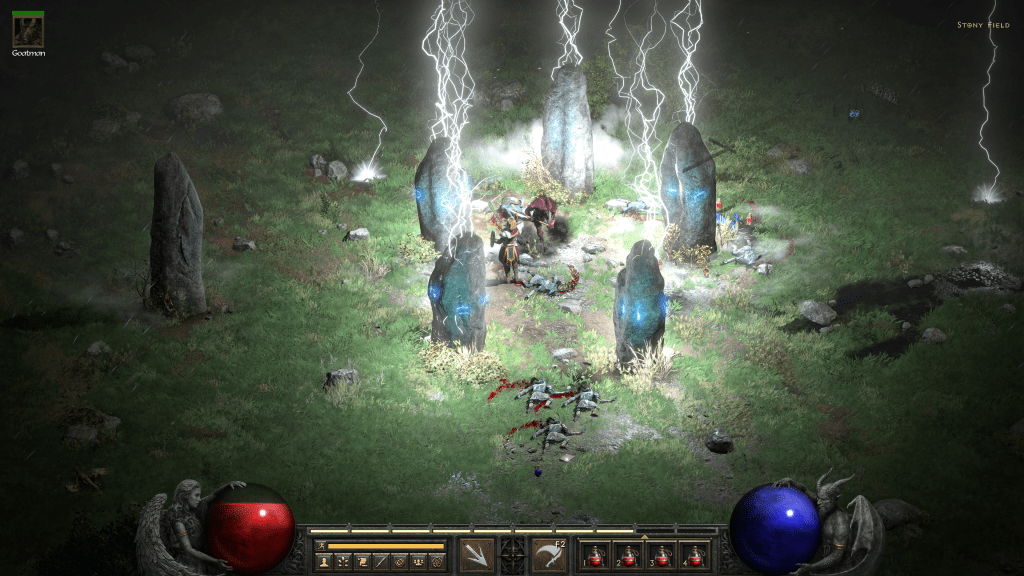Screen dimensions: 1024x576
Task: Click the scroll icon in the mini panel
Action: [361, 563]
